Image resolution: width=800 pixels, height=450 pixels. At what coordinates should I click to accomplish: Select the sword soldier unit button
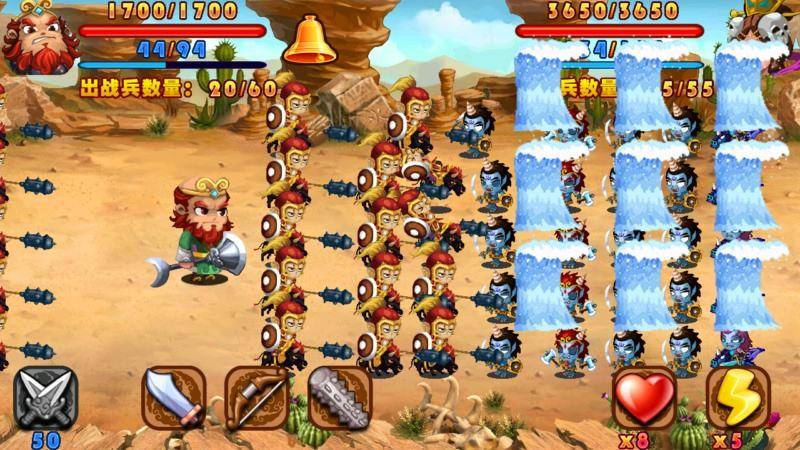(174, 397)
